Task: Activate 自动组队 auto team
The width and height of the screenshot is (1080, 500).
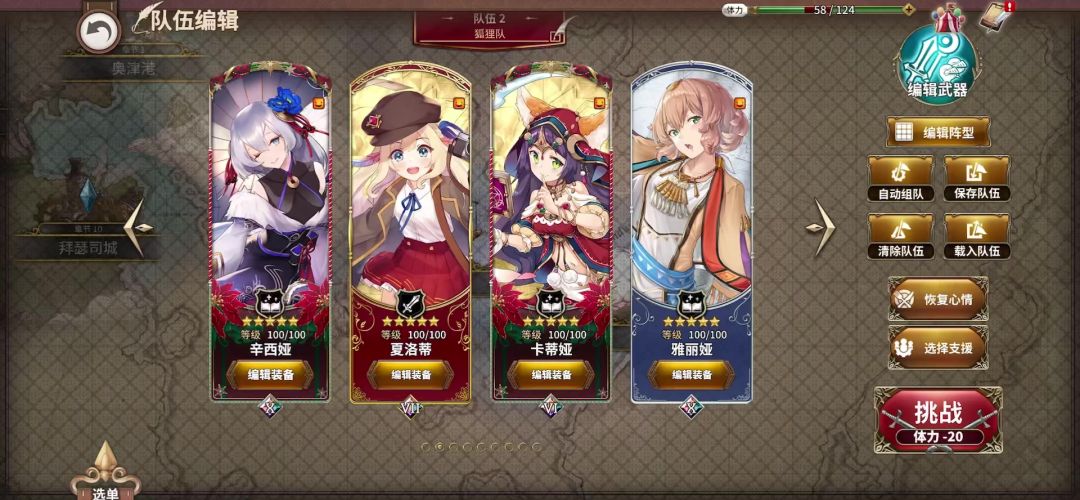Action: click(x=900, y=179)
